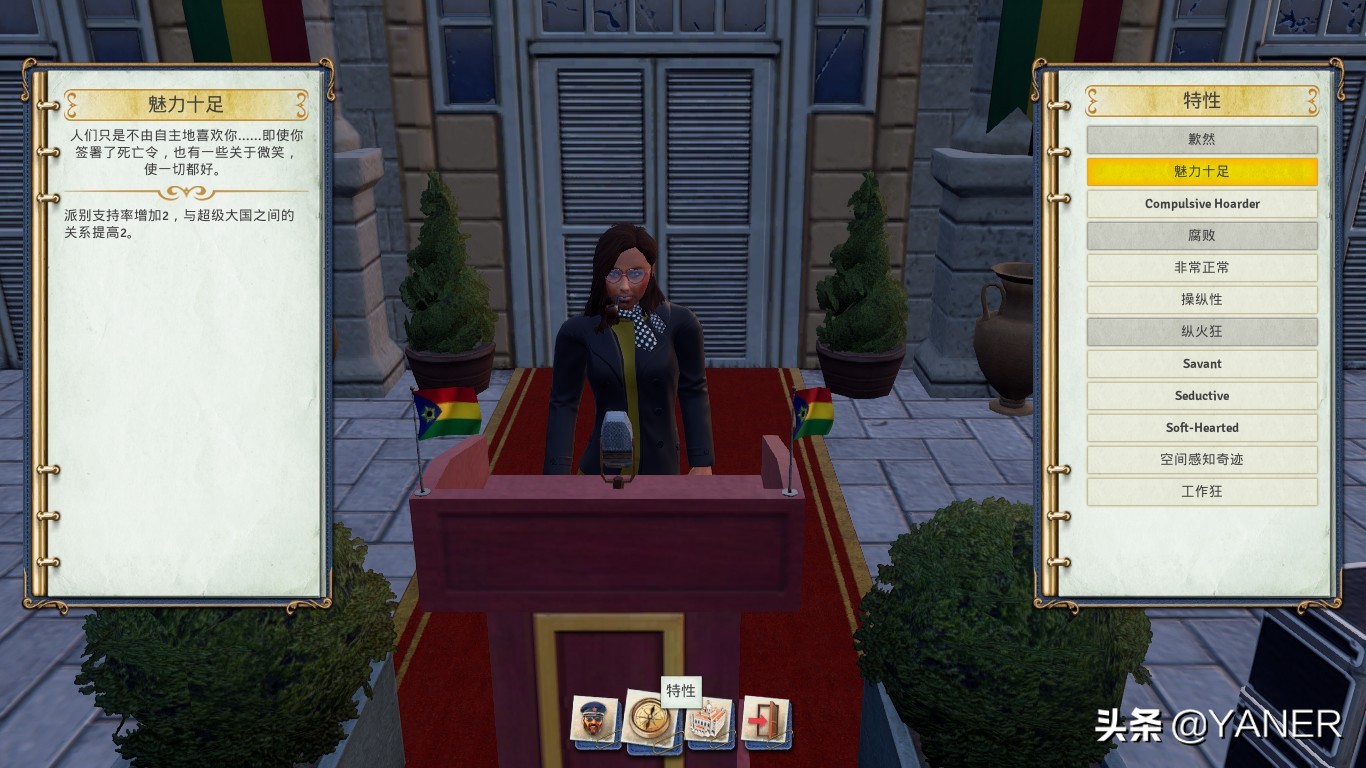Select the 空间感知奇迹 trait
This screenshot has width=1366, height=768.
(1201, 460)
